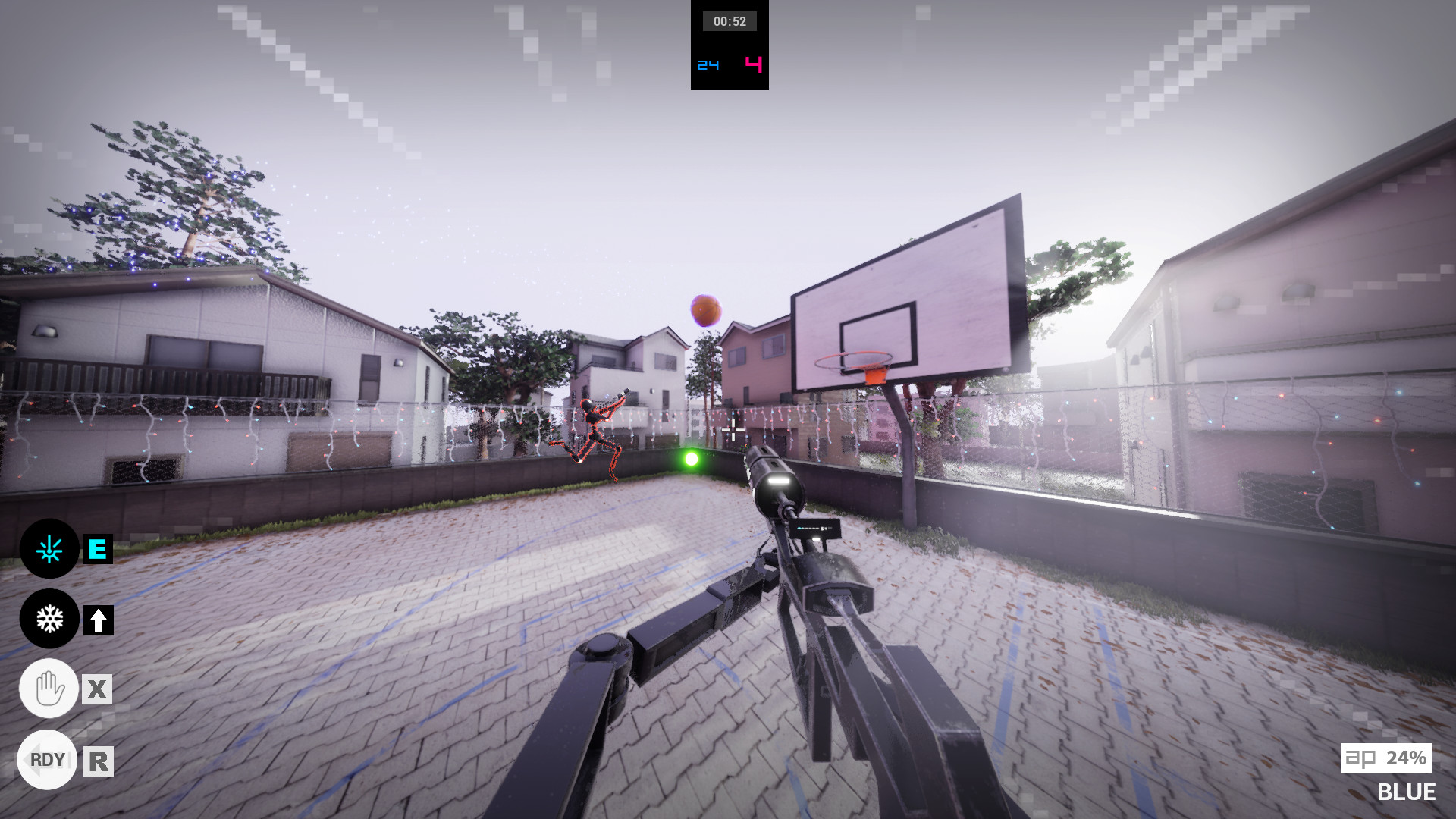Click the up-arrow keybind badge
The width and height of the screenshot is (1456, 819).
(x=97, y=620)
